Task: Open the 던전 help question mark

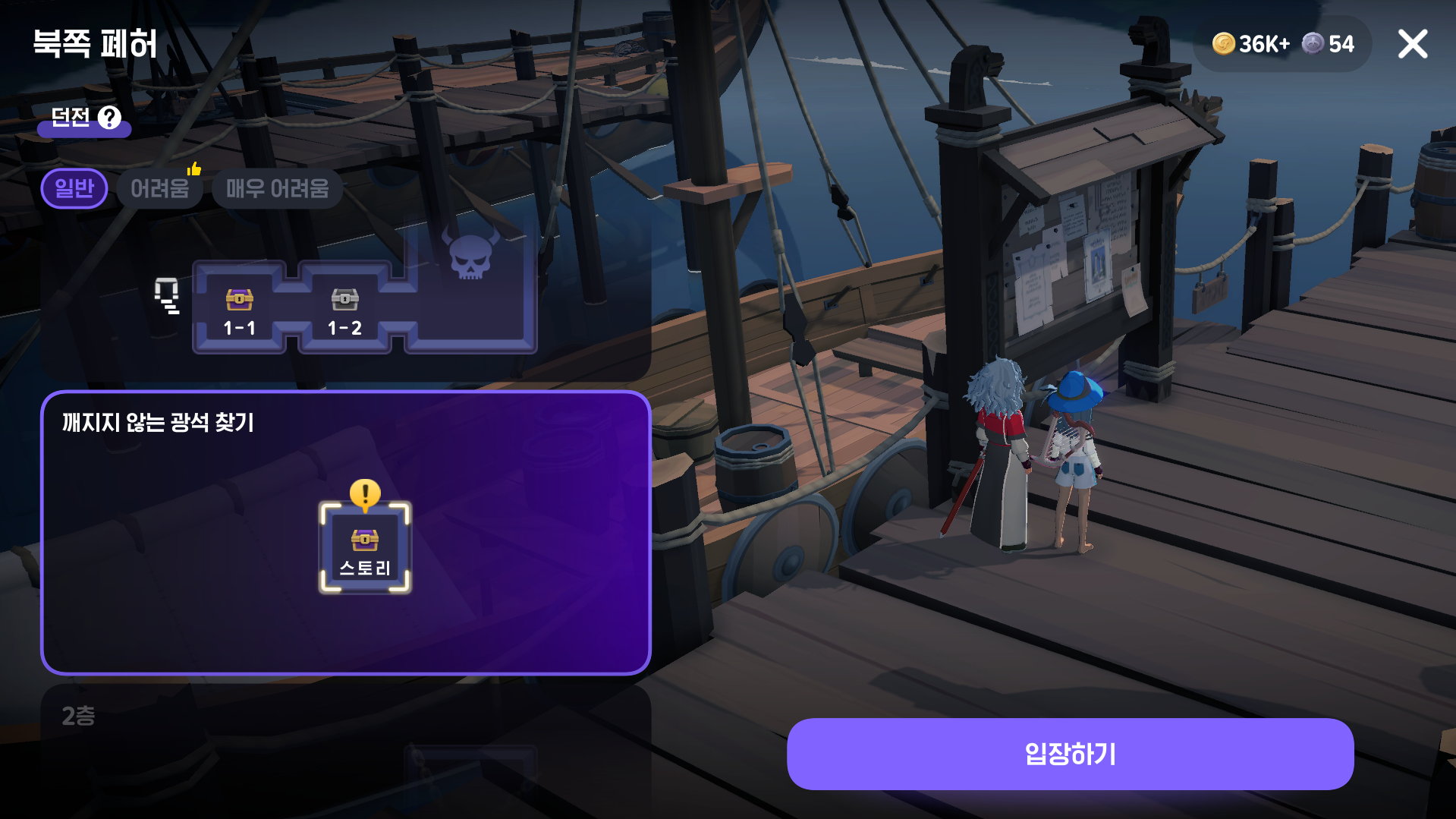Action: tap(110, 118)
